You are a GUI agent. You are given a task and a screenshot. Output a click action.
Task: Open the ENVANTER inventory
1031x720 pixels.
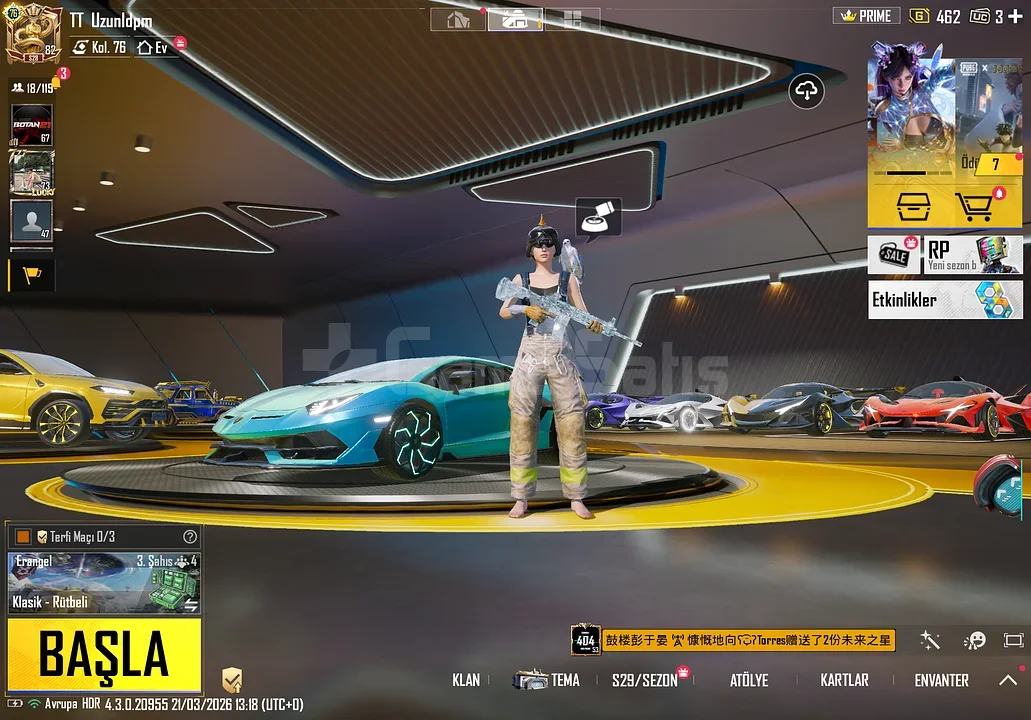(941, 680)
